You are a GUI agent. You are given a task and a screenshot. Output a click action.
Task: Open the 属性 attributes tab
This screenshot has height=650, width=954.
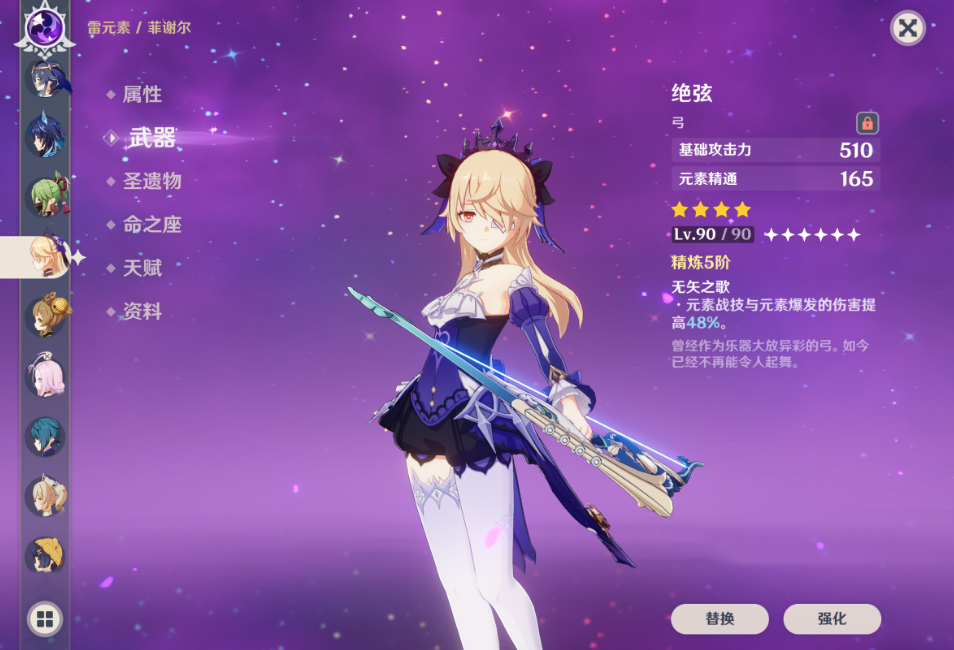click(142, 95)
